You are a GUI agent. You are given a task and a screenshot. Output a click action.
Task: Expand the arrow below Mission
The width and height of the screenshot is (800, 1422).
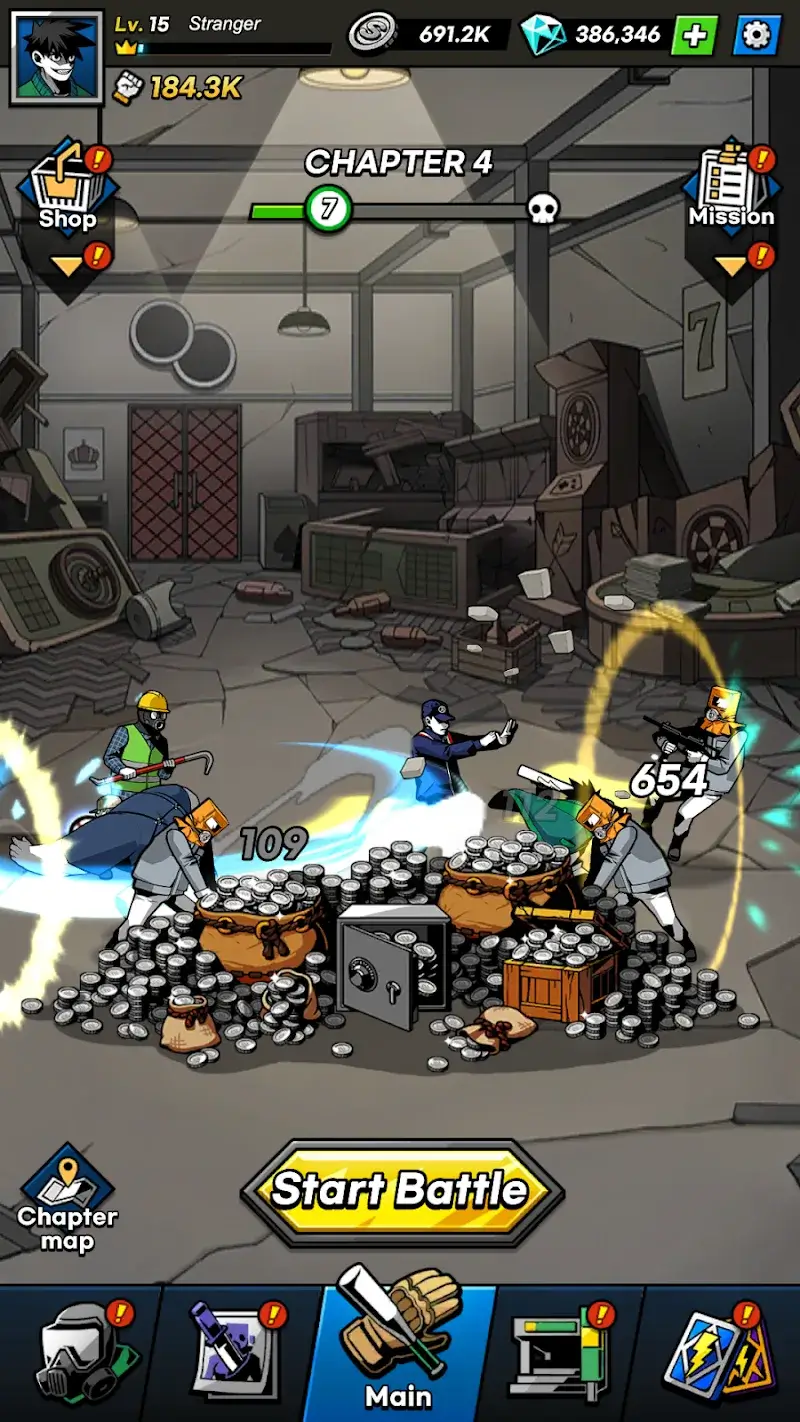click(731, 267)
